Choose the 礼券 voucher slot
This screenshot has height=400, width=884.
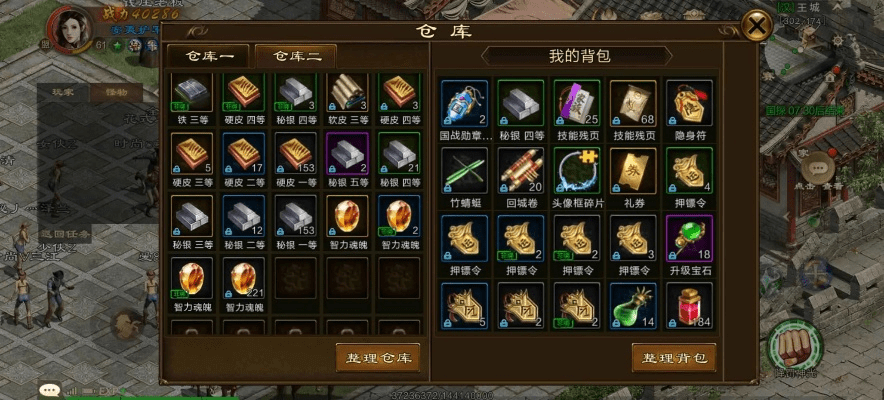633,172
